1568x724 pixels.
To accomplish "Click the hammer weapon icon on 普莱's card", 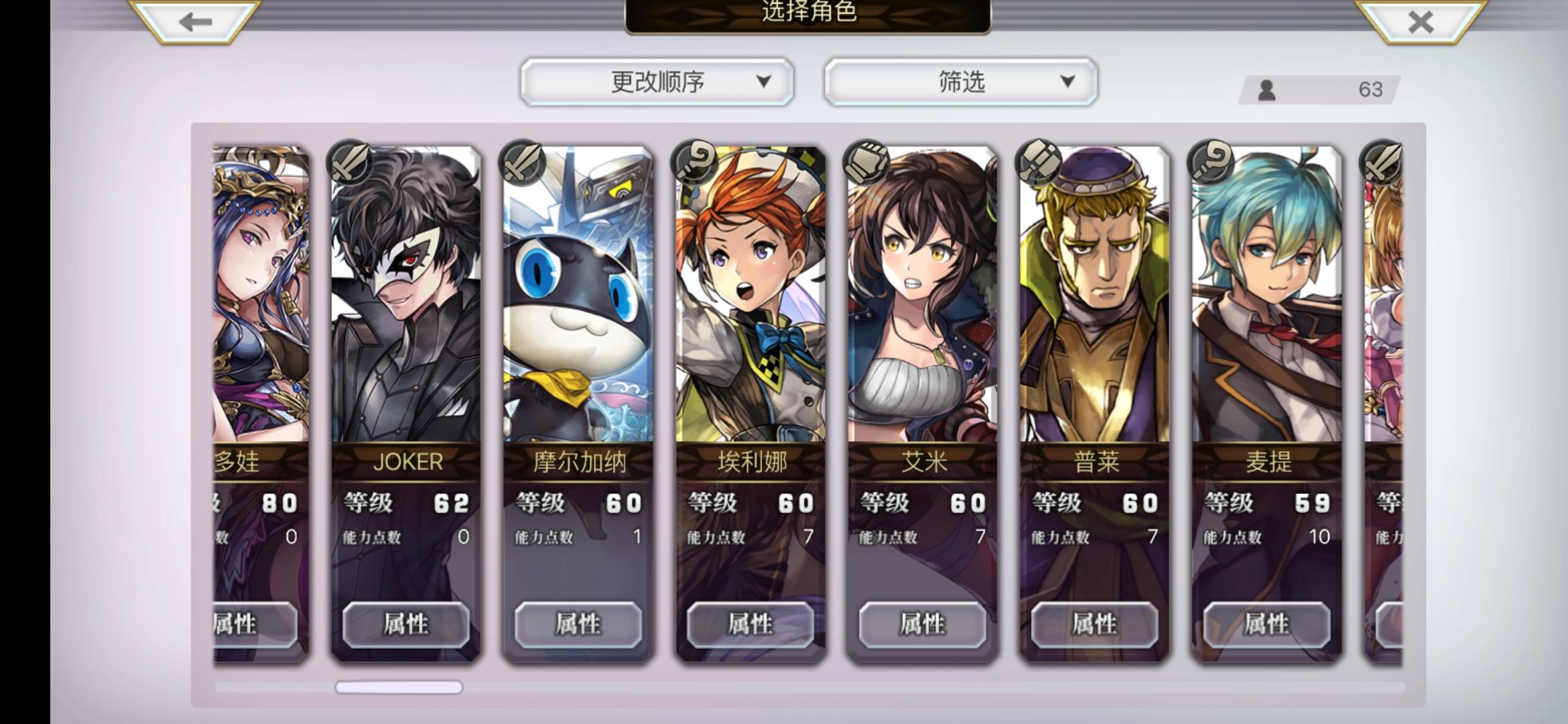I will click(x=1039, y=161).
